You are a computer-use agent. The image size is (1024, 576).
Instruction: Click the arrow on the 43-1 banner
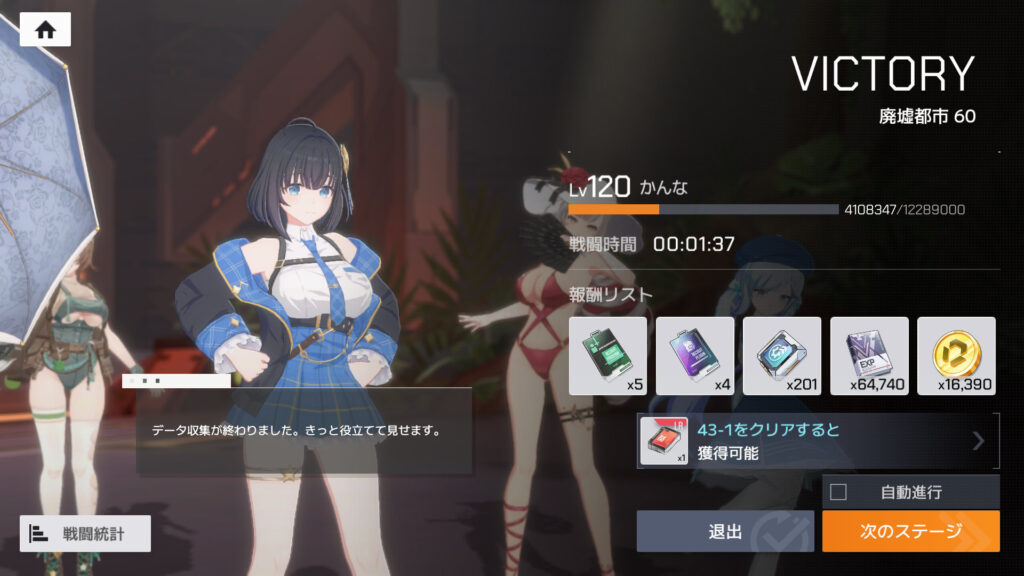[978, 441]
